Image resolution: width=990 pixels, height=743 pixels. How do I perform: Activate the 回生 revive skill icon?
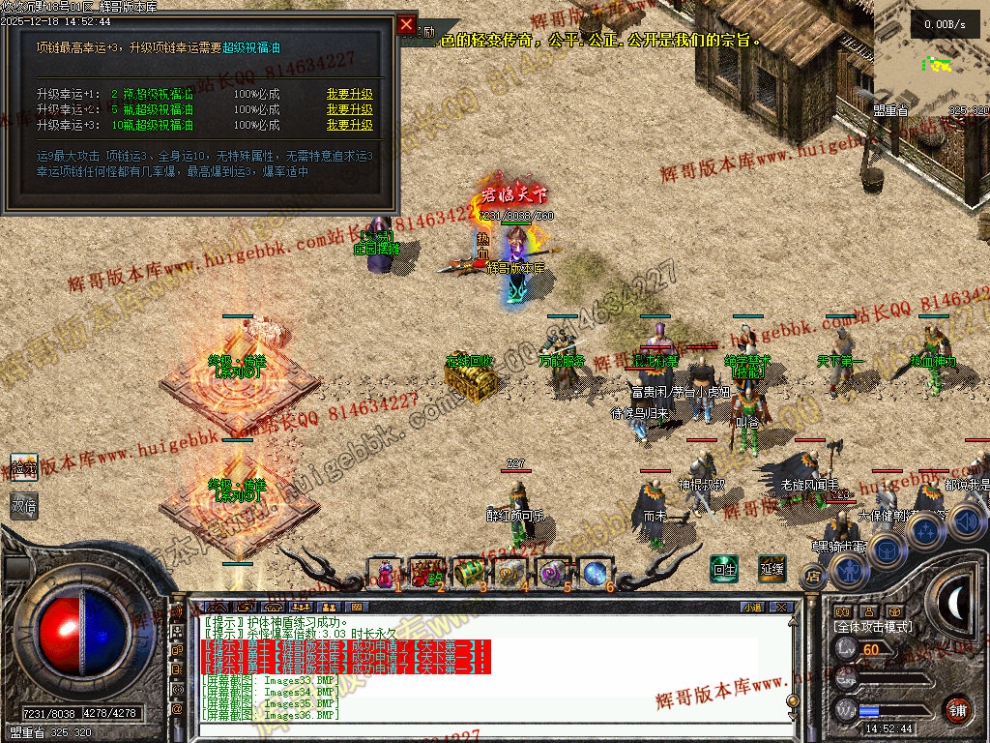724,569
